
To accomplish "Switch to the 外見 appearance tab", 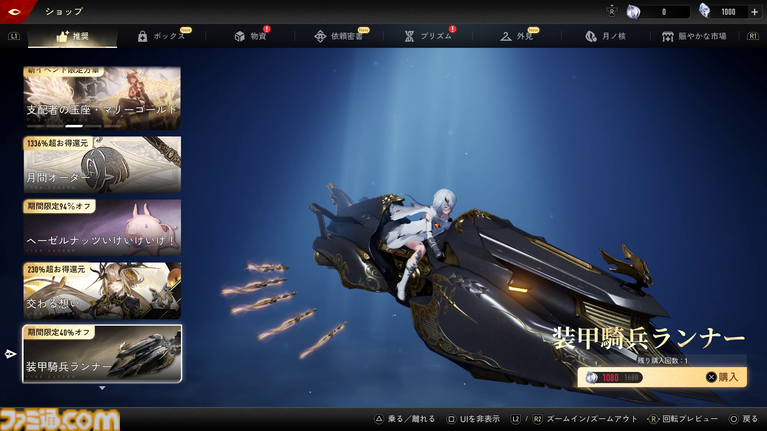I will click(x=517, y=36).
